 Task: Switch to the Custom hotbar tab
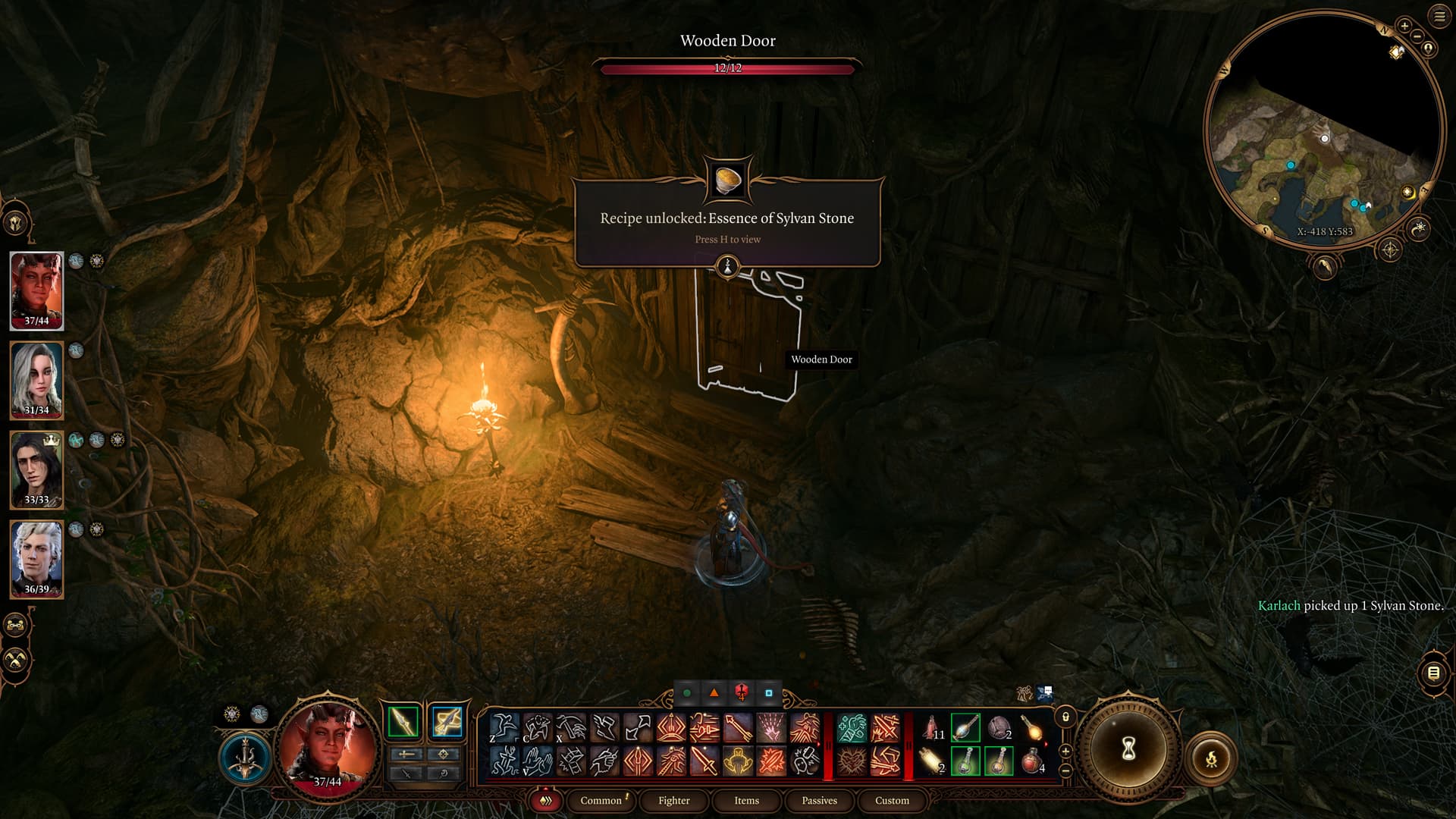(892, 801)
